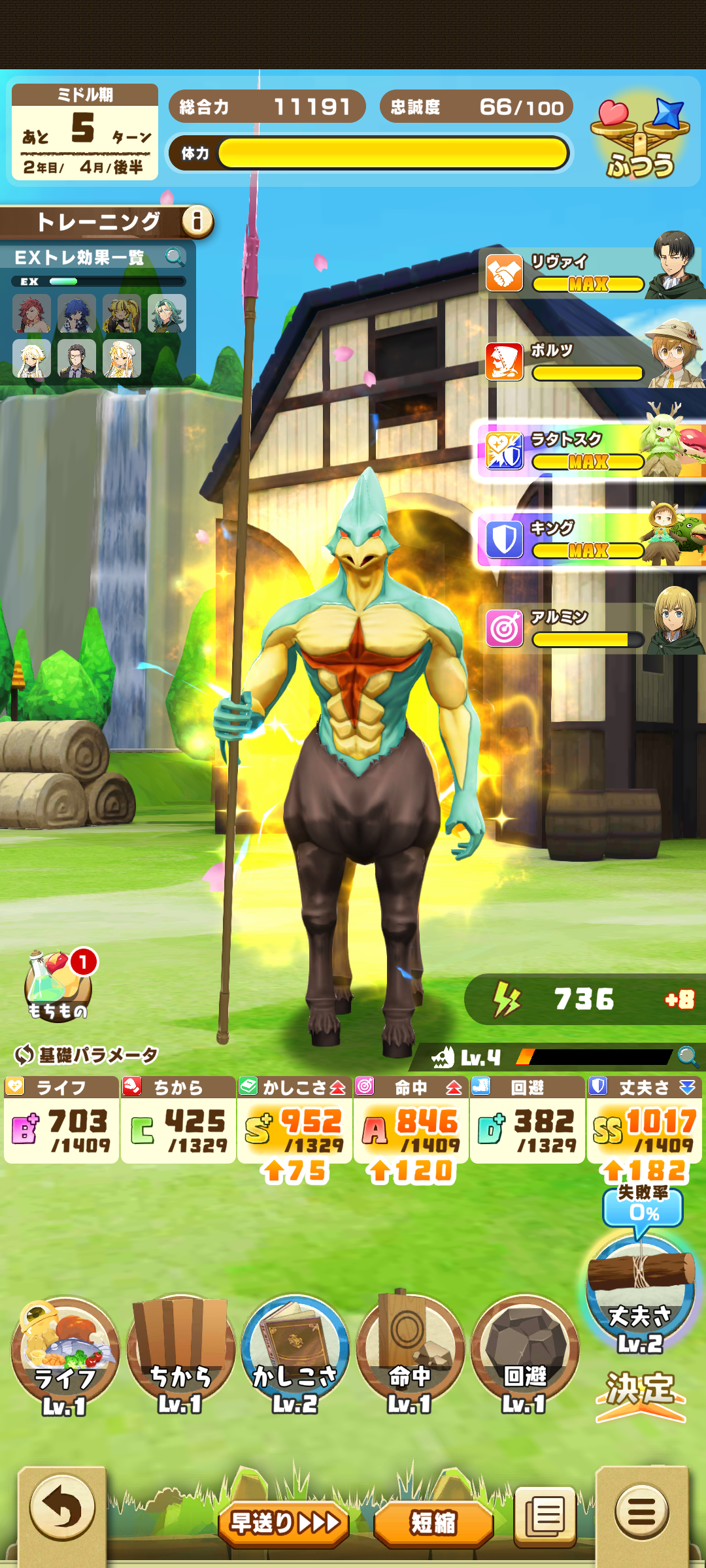Choose the 回避 rock training
Viewport: 706px width, 1568px height.
click(525, 1354)
